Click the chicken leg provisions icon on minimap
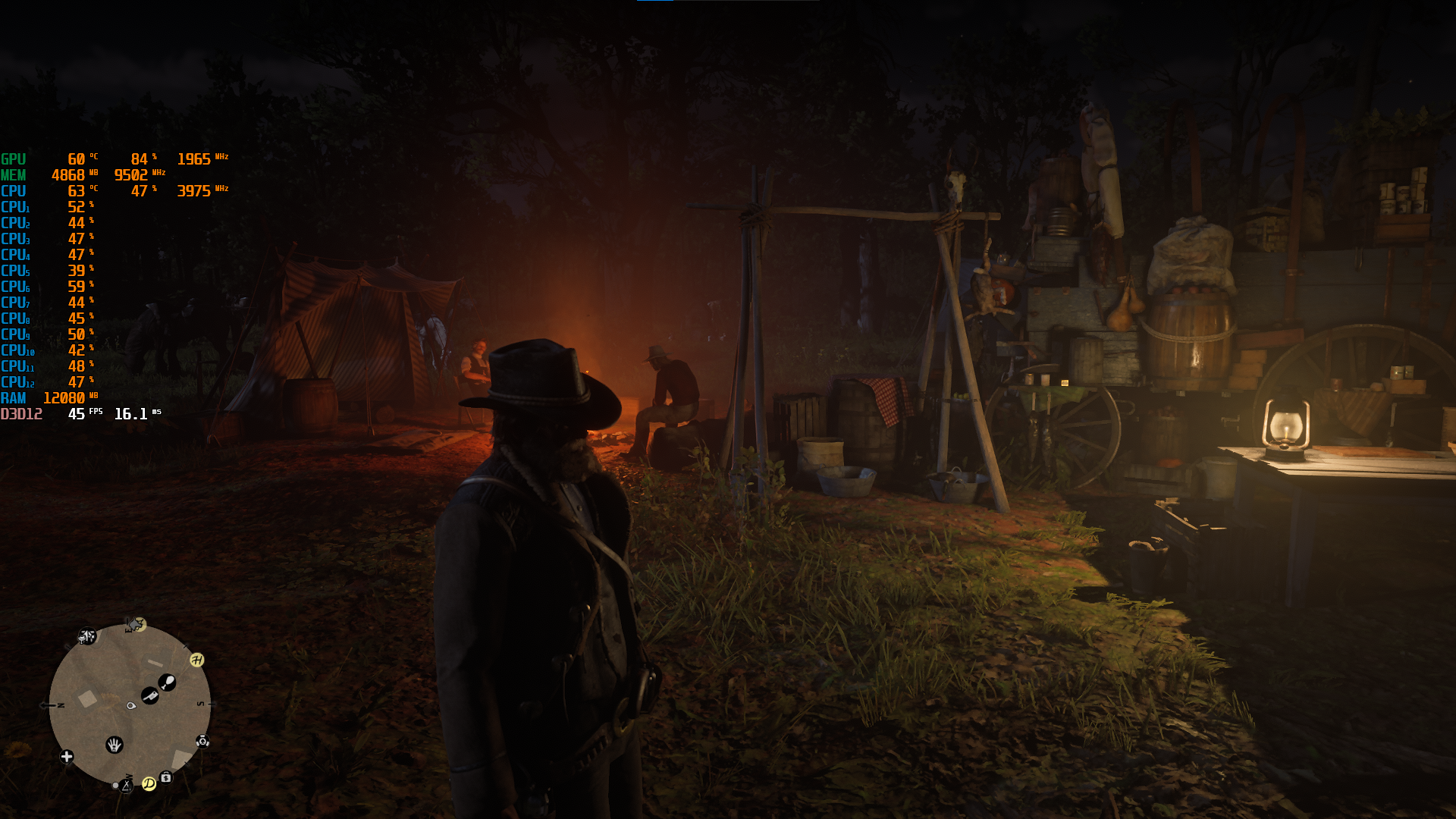Viewport: 1456px width, 819px height. point(168,682)
